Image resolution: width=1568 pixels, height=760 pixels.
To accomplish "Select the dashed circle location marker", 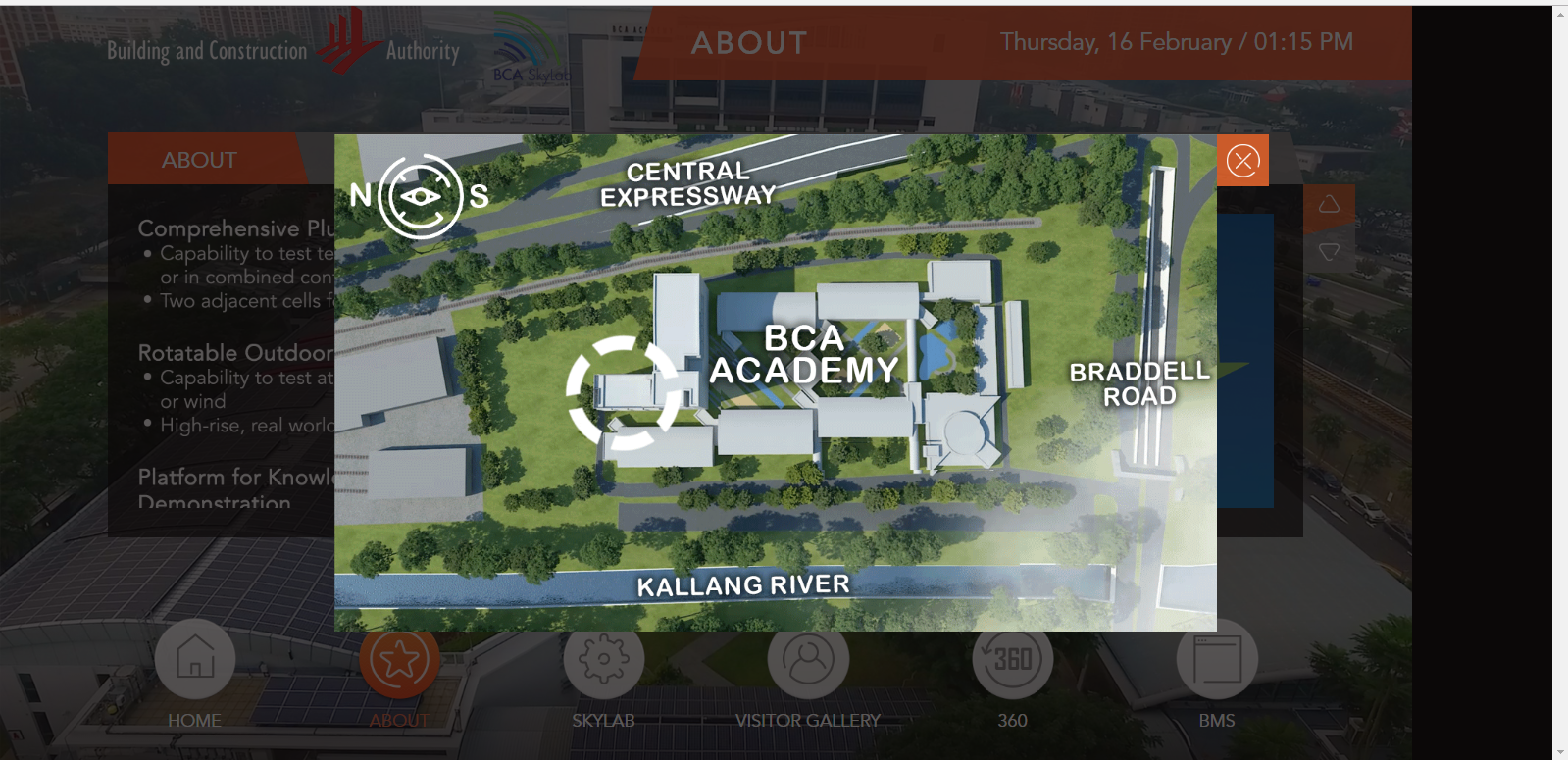I will tap(623, 392).
